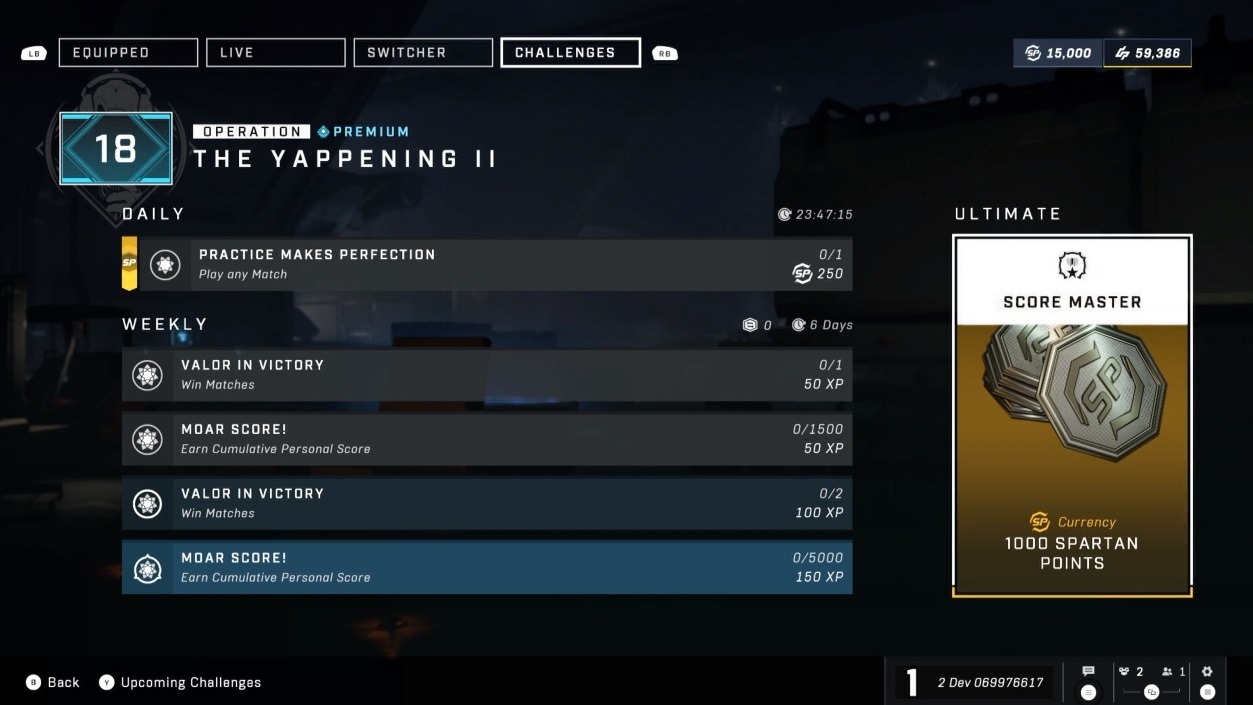
Task: Select the Challenges tab
Action: (570, 53)
